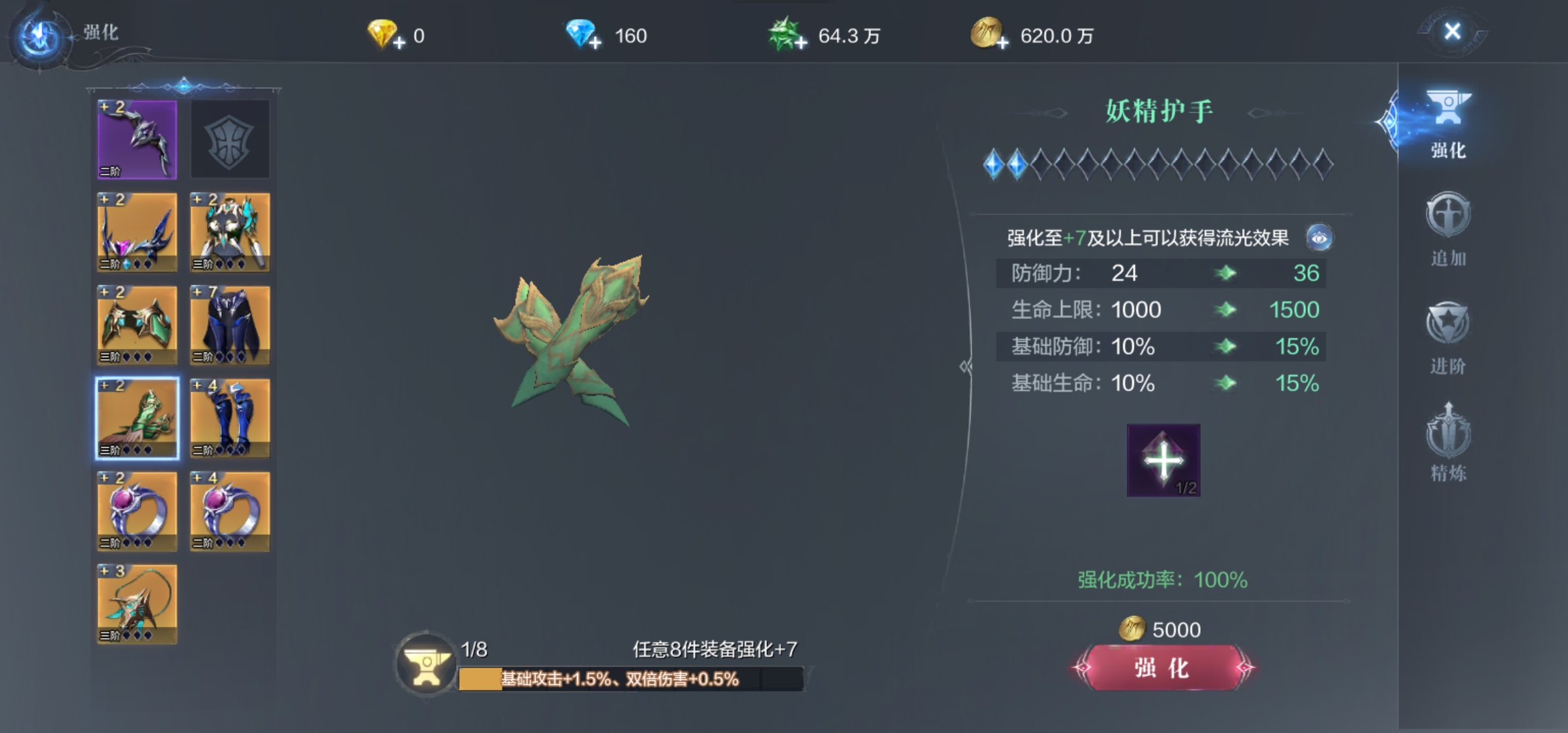The height and width of the screenshot is (733, 1568).
Task: Select the +7 enhanced leg armor slot
Action: click(x=229, y=326)
